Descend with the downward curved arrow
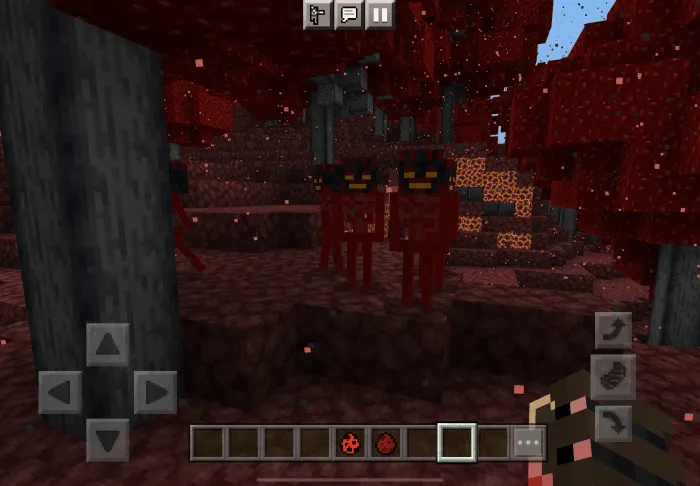Viewport: 700px width, 486px height. pos(613,419)
